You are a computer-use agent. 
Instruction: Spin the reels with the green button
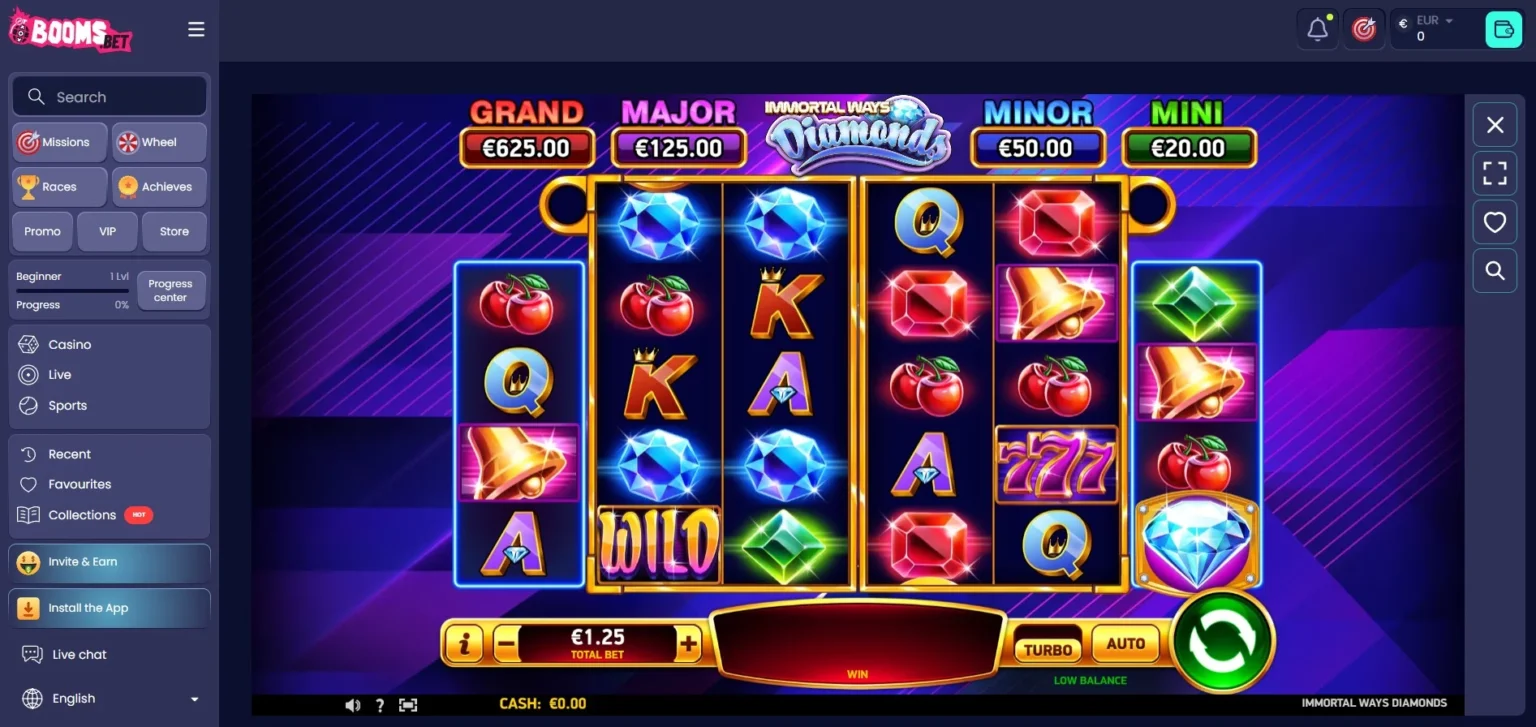[1222, 641]
